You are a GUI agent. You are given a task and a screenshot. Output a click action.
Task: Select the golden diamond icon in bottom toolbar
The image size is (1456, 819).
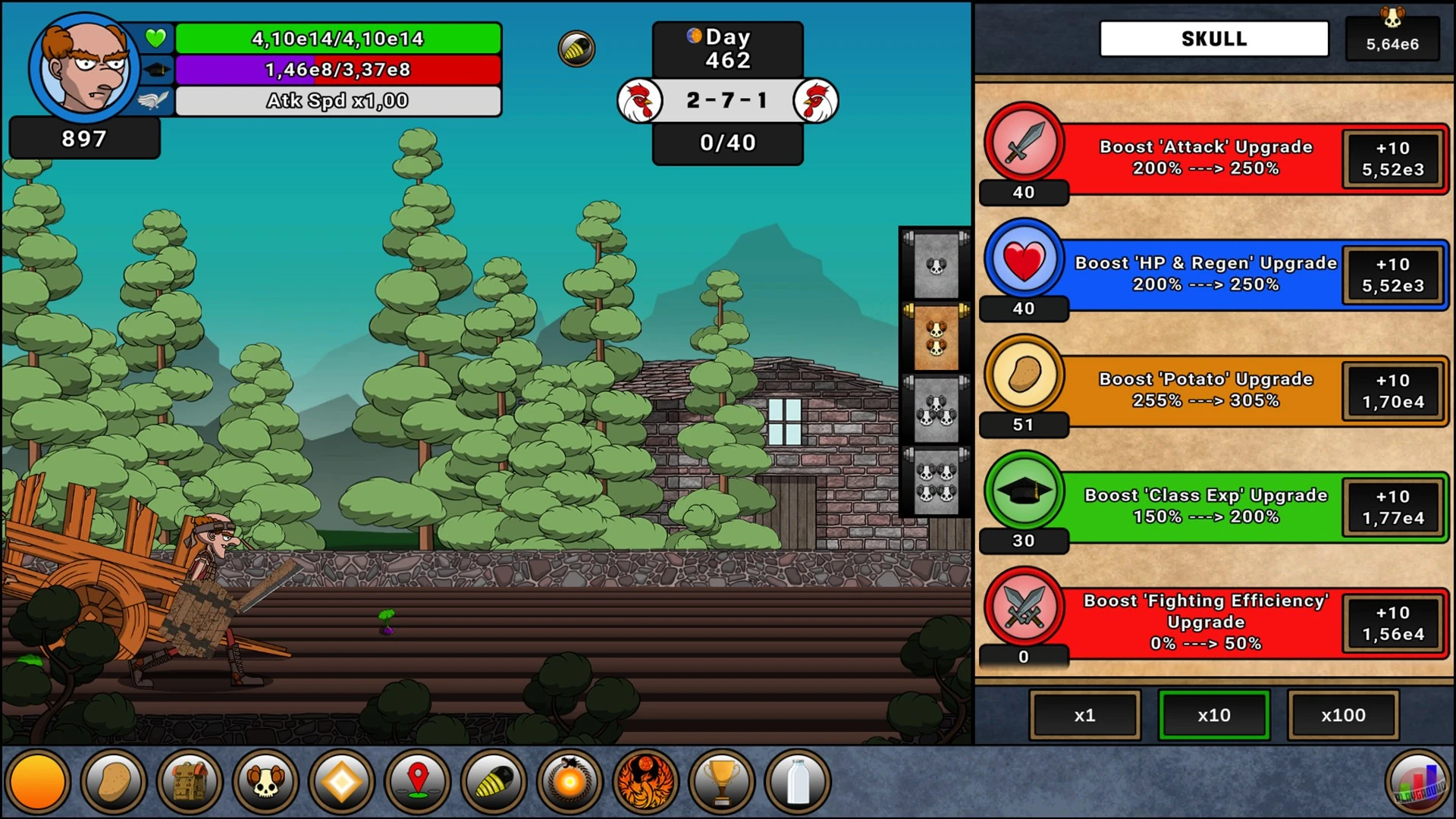[x=340, y=781]
